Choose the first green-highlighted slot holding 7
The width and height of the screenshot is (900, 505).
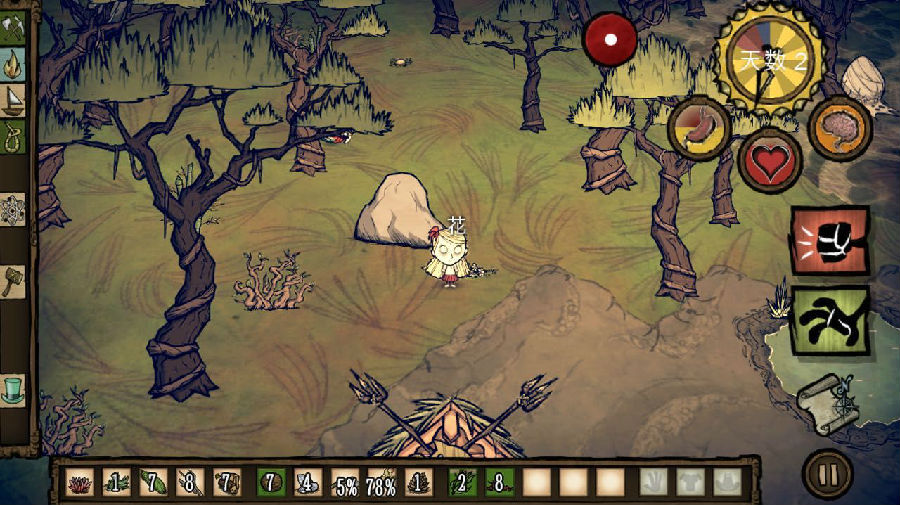(x=270, y=483)
